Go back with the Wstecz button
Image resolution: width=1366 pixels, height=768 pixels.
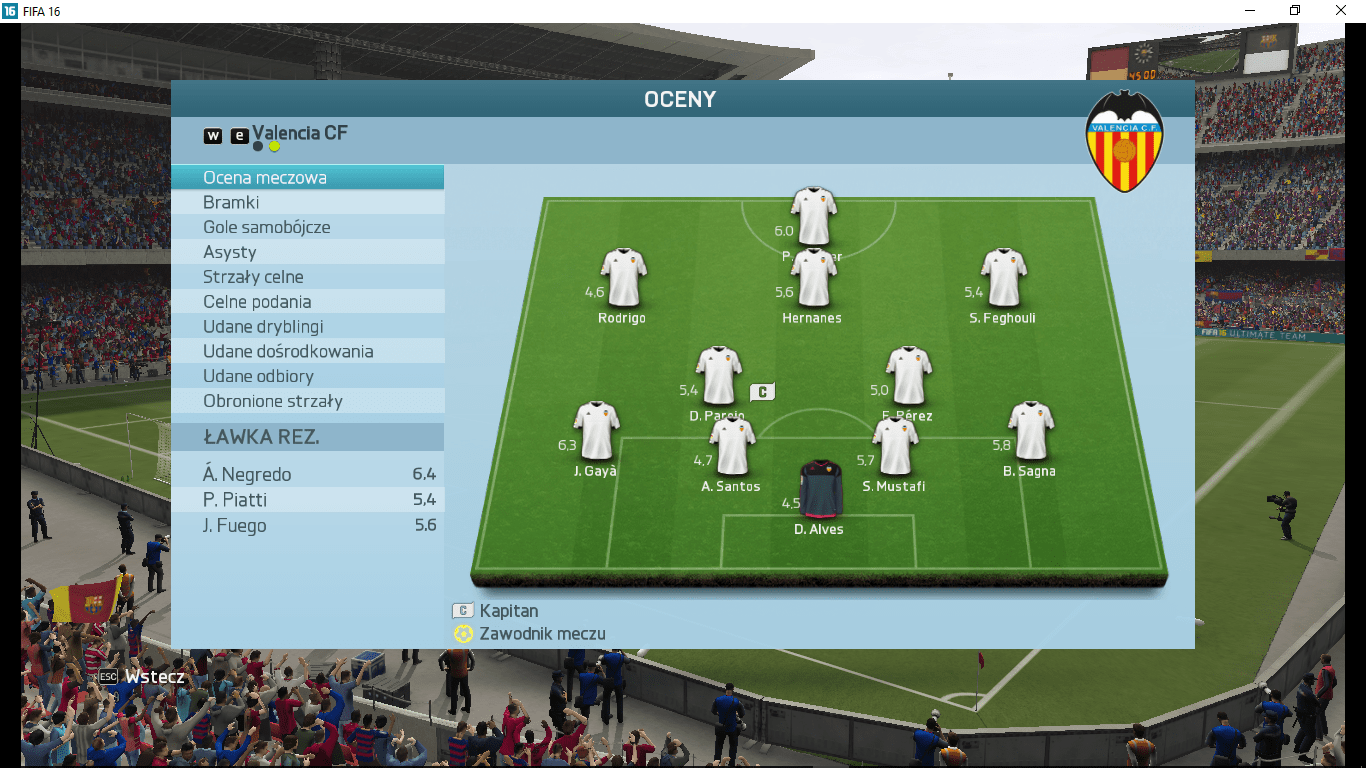(x=143, y=677)
